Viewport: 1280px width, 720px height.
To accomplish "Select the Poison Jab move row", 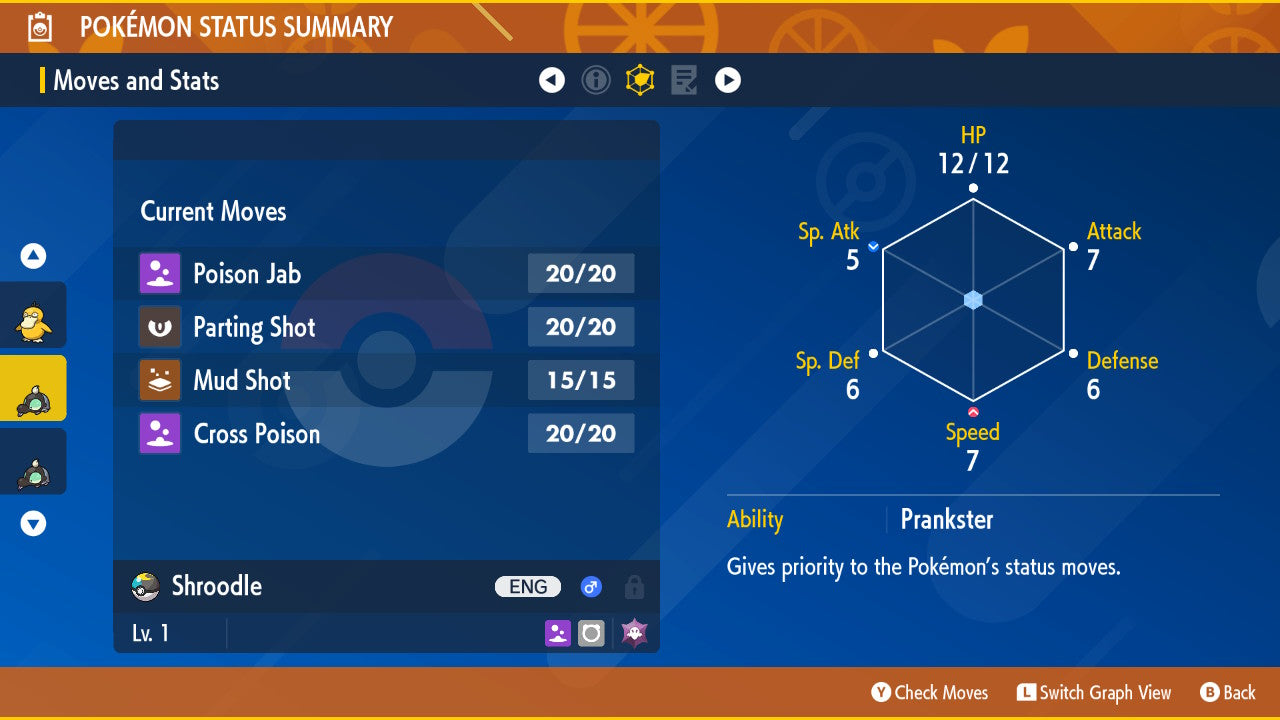I will coord(386,274).
